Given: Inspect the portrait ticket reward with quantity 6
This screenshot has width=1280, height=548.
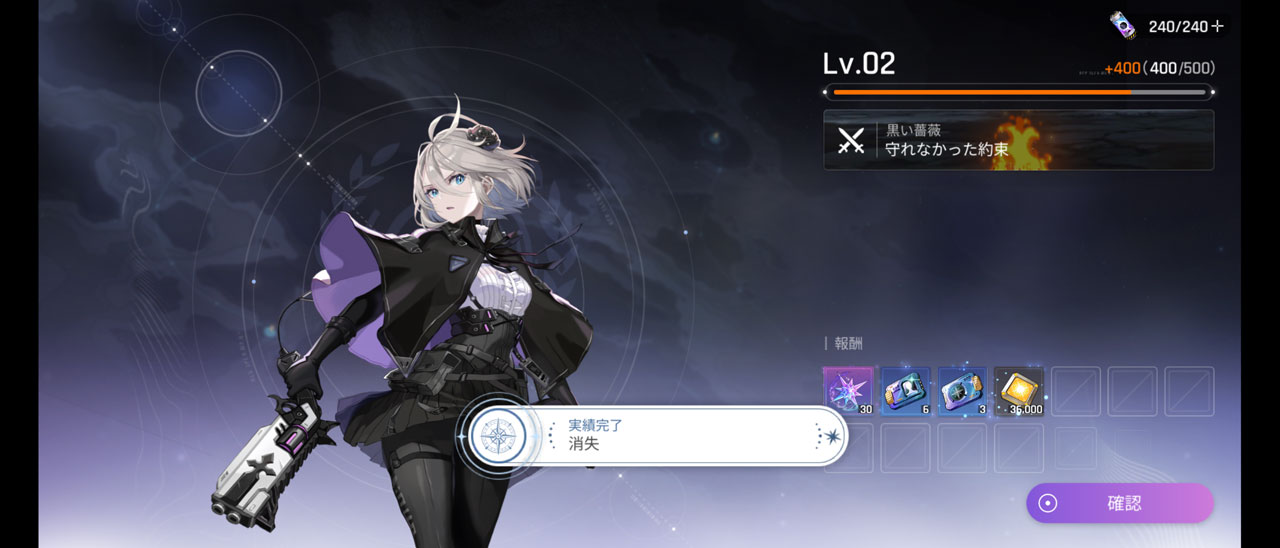Looking at the screenshot, I should click(x=905, y=391).
